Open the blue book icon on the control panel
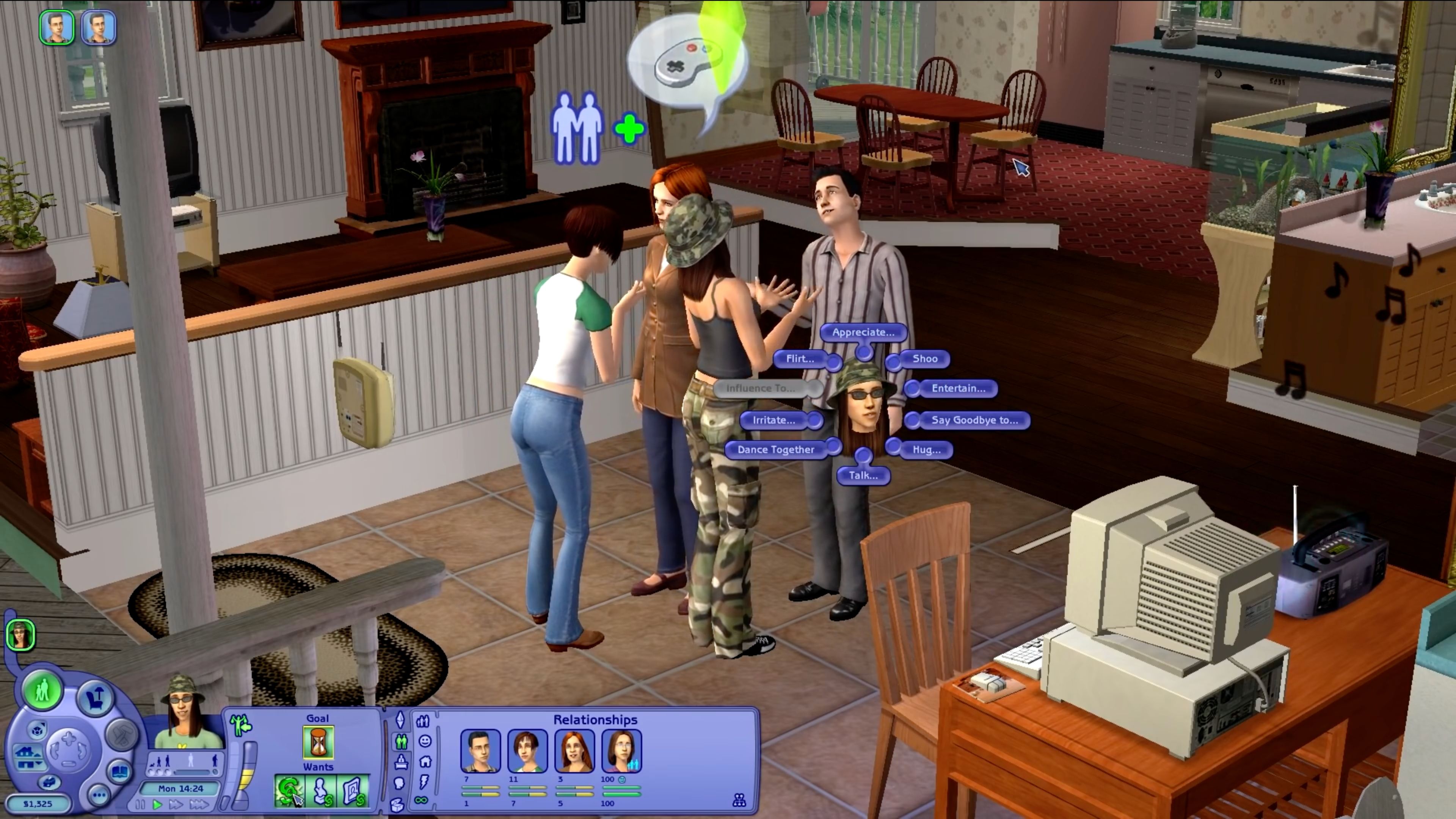 (120, 772)
